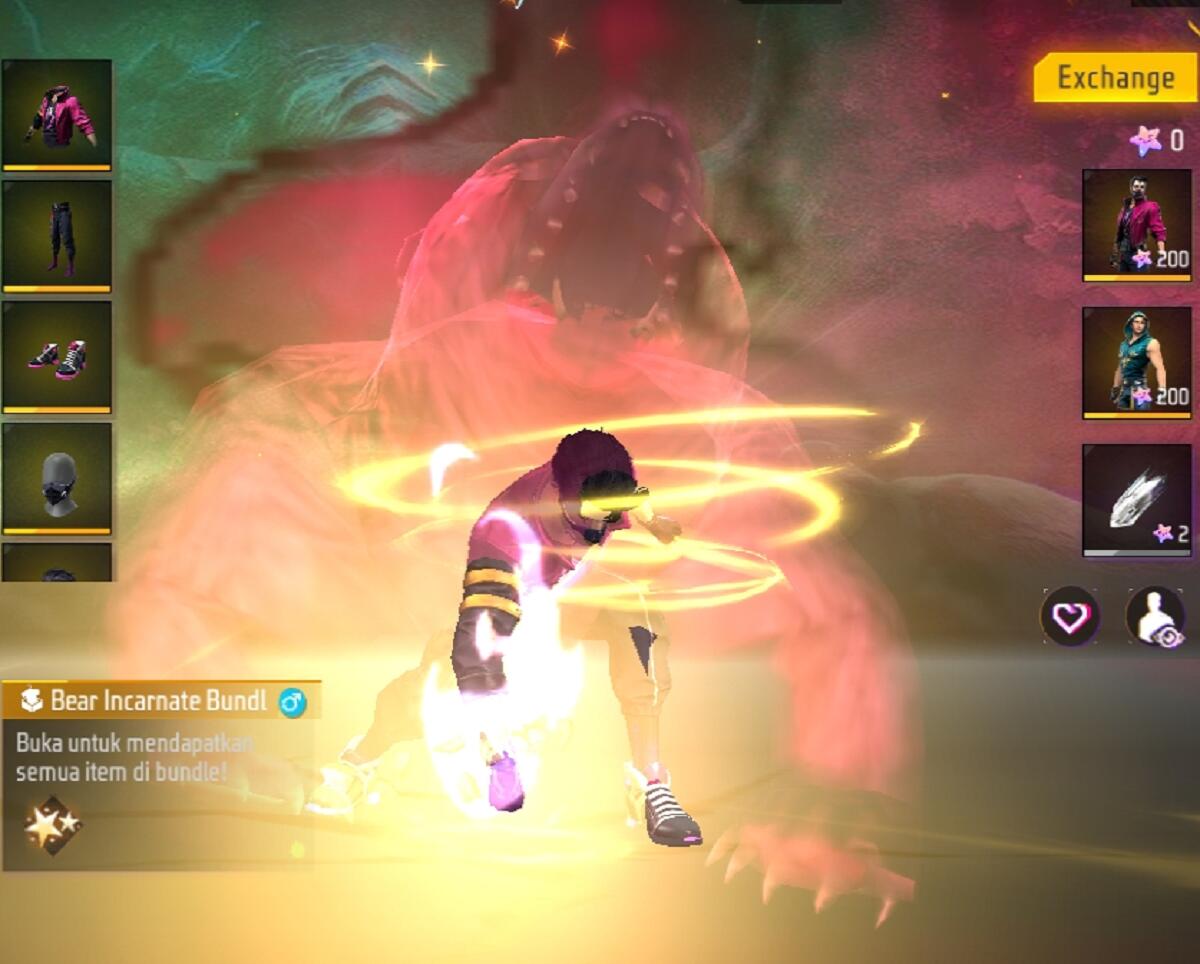Tap the male gender symbol icon
Viewport: 1200px width, 964px height.
tap(293, 702)
